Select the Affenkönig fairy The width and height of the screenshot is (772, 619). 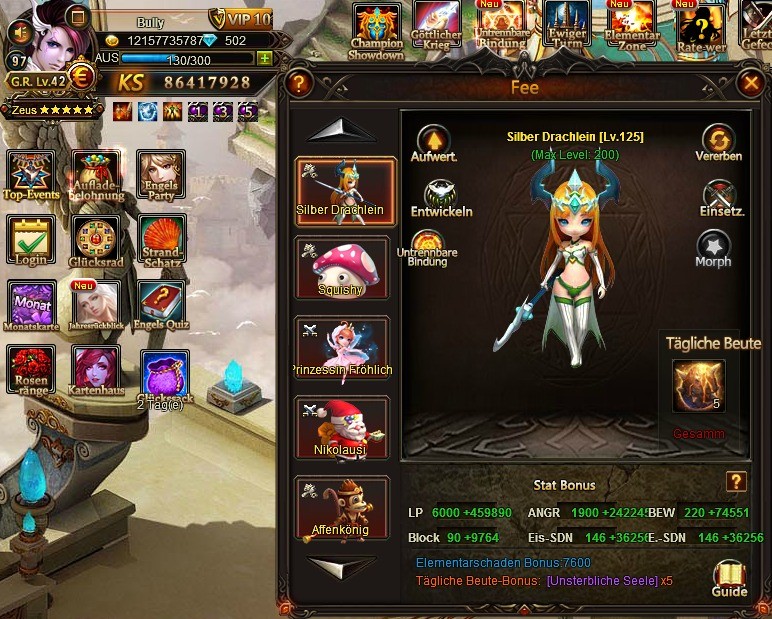tap(342, 507)
